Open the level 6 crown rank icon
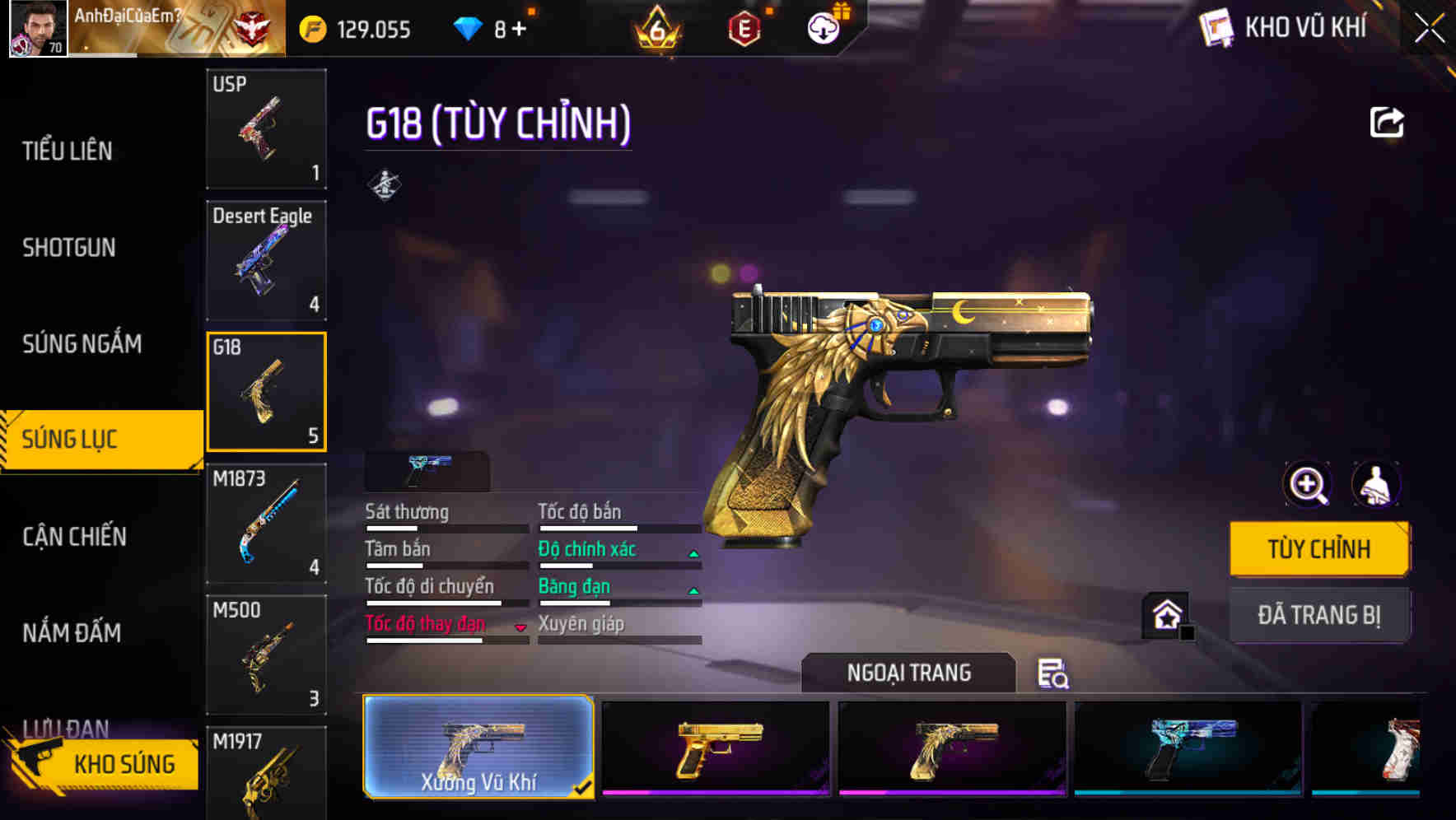1456x820 pixels. (659, 27)
